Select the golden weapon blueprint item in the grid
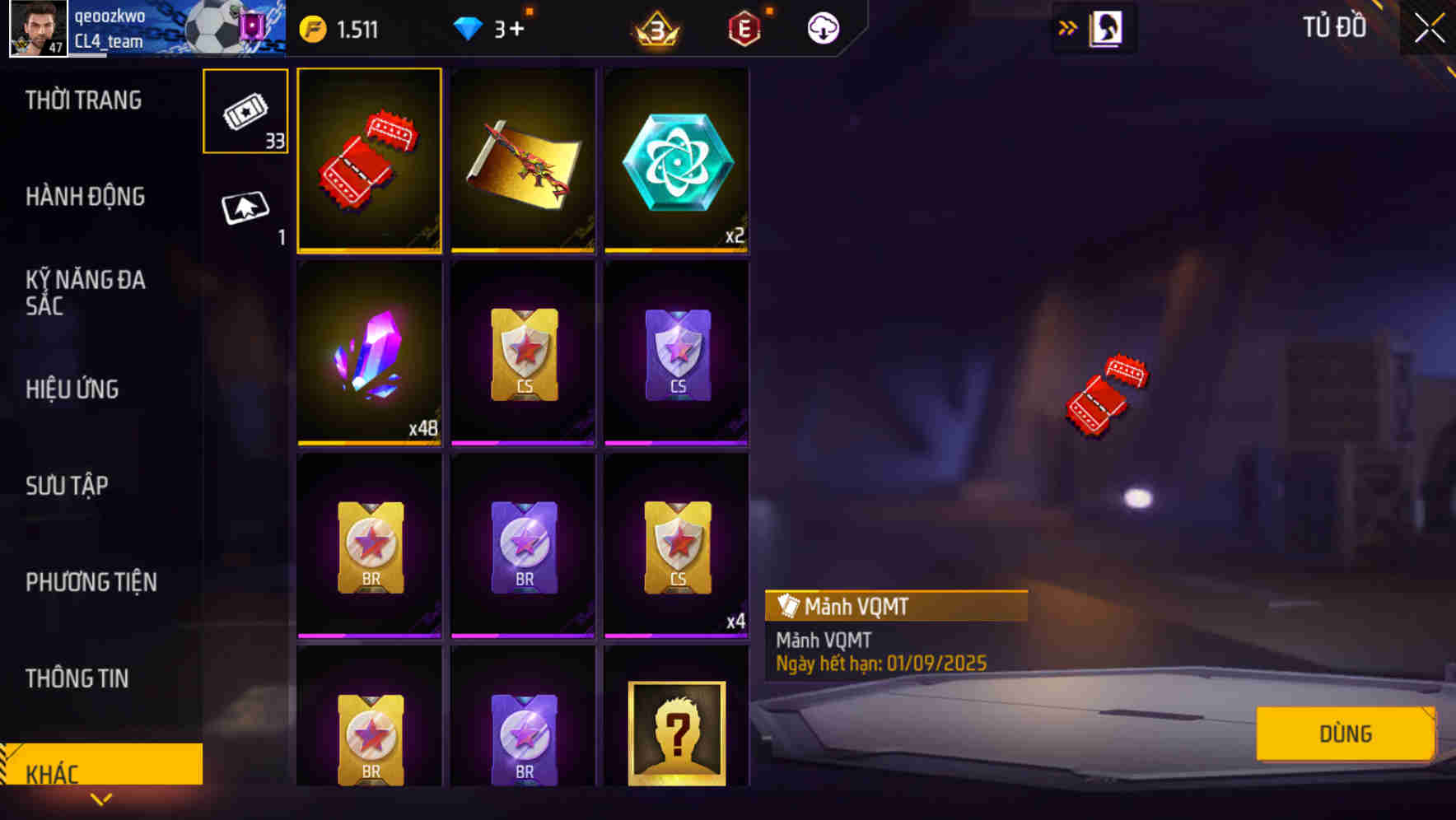Viewport: 1456px width, 820px height. [x=522, y=161]
